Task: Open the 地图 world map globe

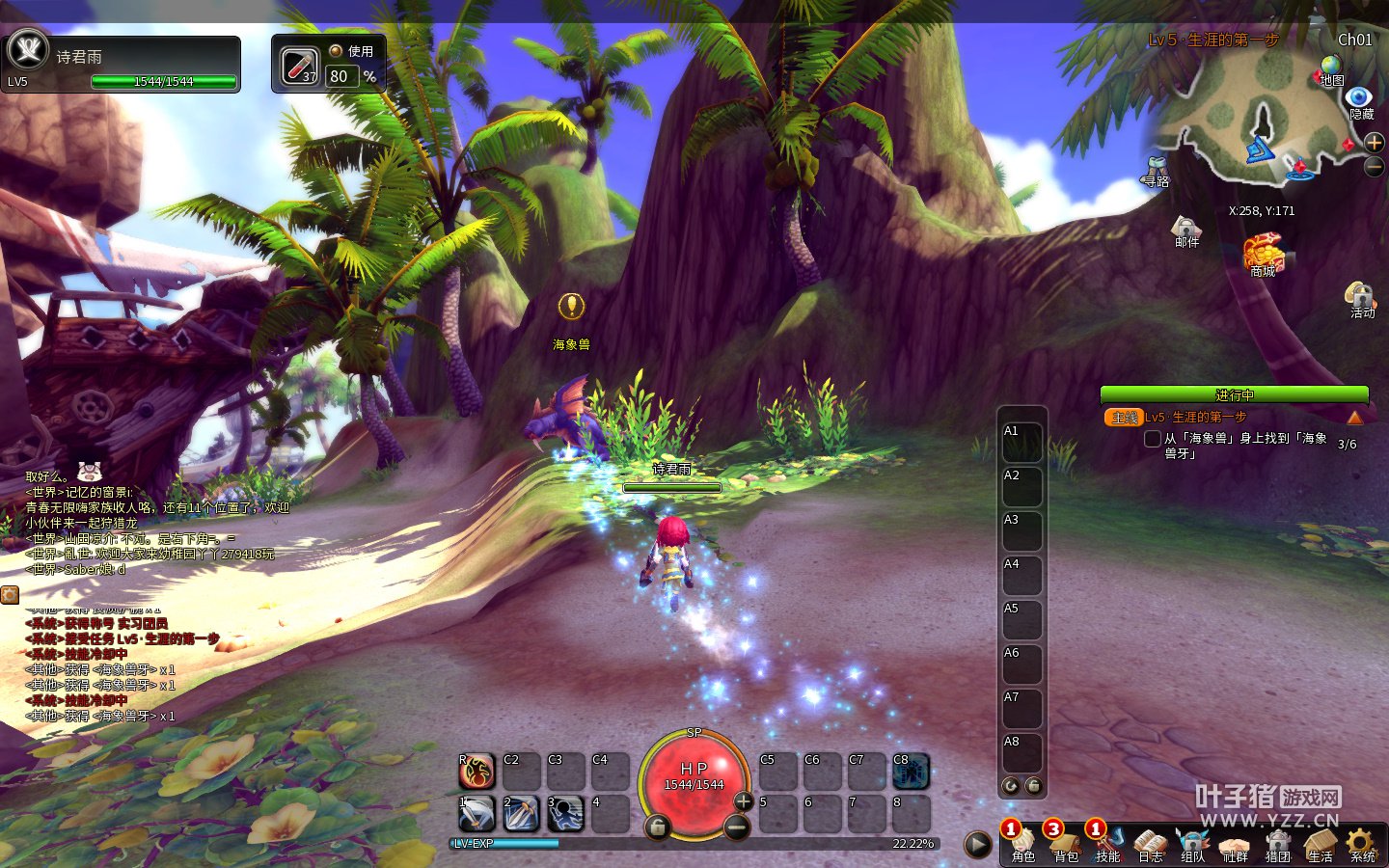Action: pyautogui.click(x=1331, y=68)
